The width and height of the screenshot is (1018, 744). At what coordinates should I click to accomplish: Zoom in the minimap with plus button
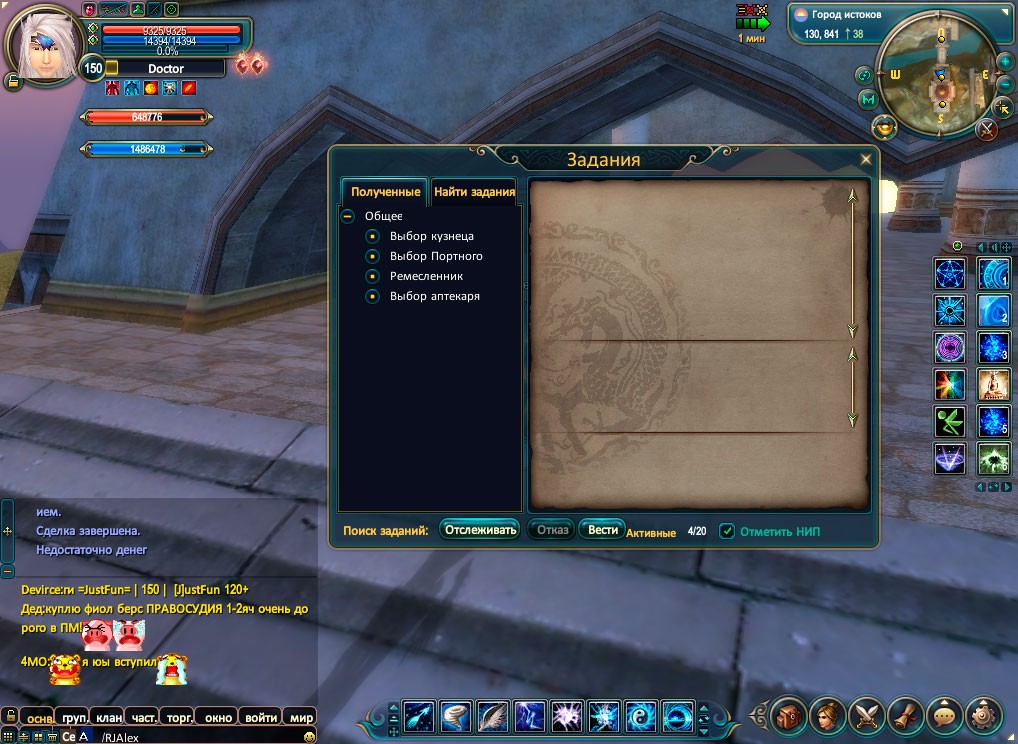coord(1005,62)
